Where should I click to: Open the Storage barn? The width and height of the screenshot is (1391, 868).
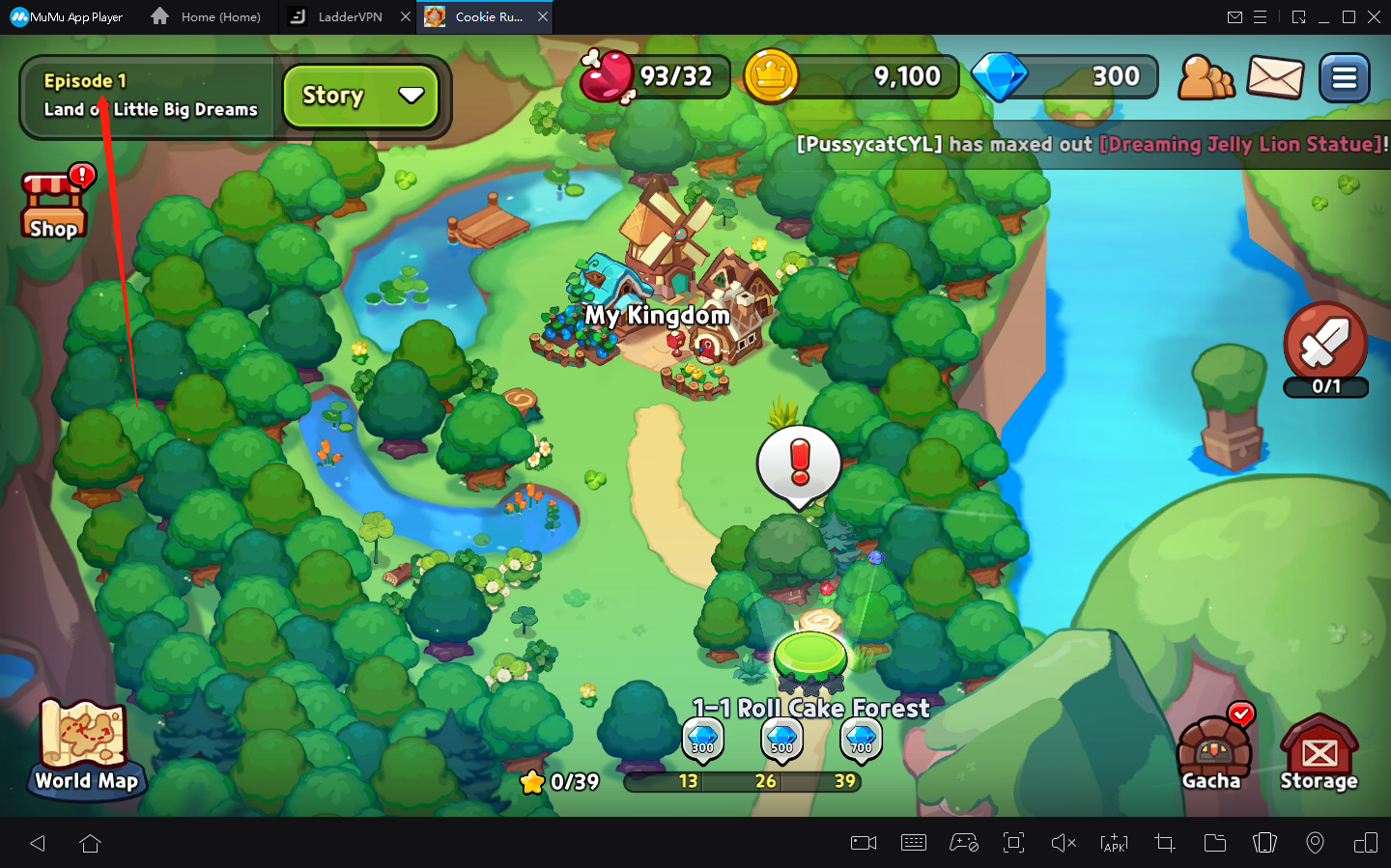[1318, 748]
